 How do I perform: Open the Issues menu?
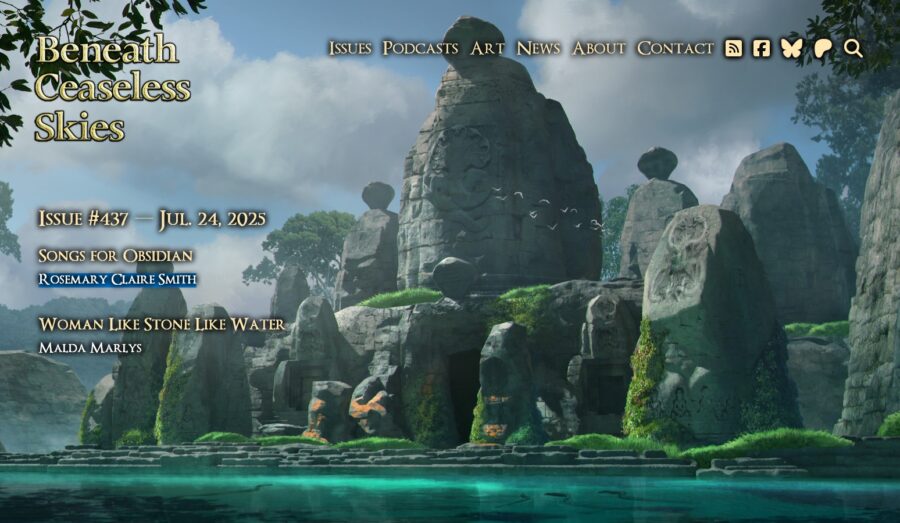(x=350, y=48)
